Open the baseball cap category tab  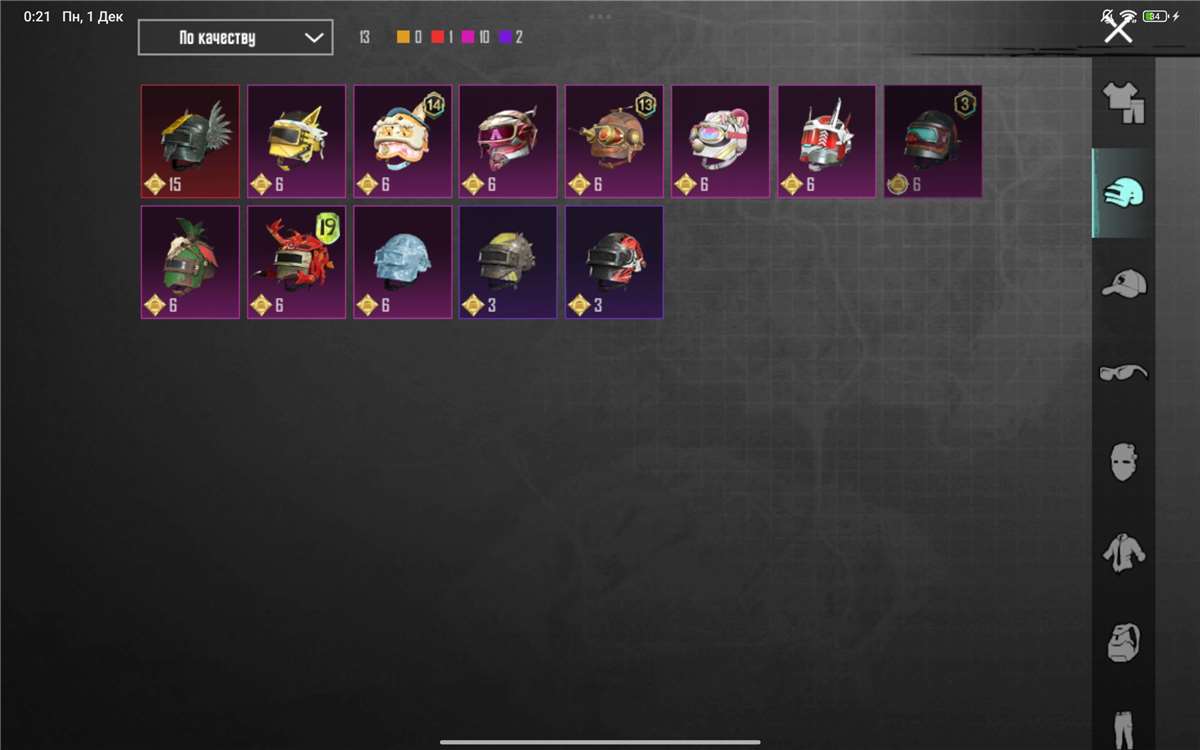(x=1123, y=283)
